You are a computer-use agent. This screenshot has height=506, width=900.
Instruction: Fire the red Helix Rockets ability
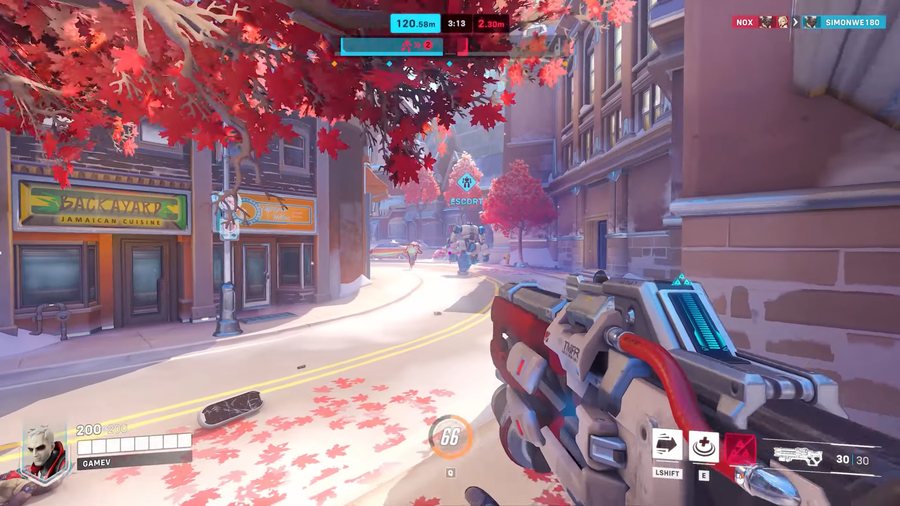click(740, 448)
